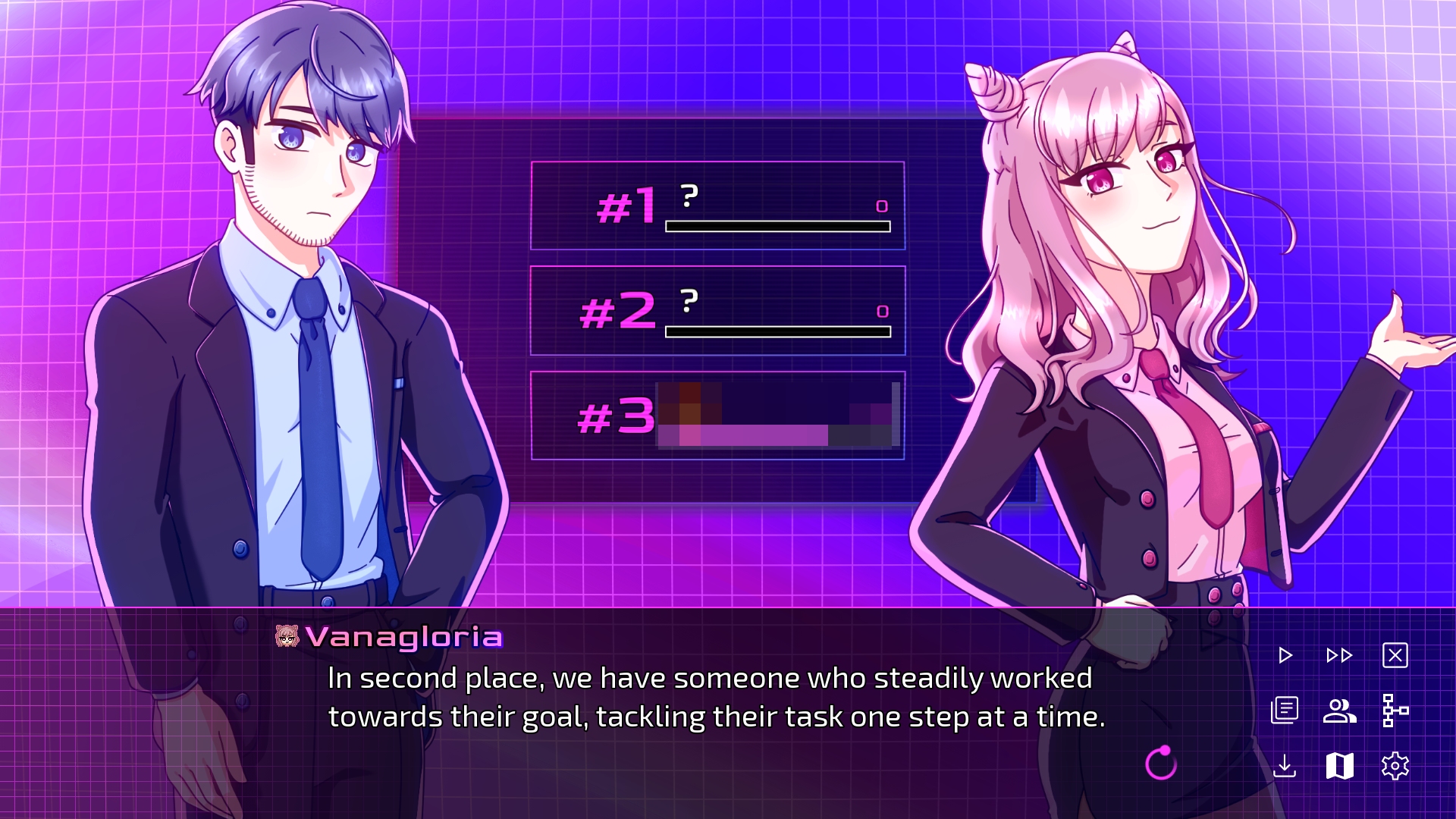The height and width of the screenshot is (819, 1456).
Task: Hide the dialogue box with X
Action: (1395, 655)
